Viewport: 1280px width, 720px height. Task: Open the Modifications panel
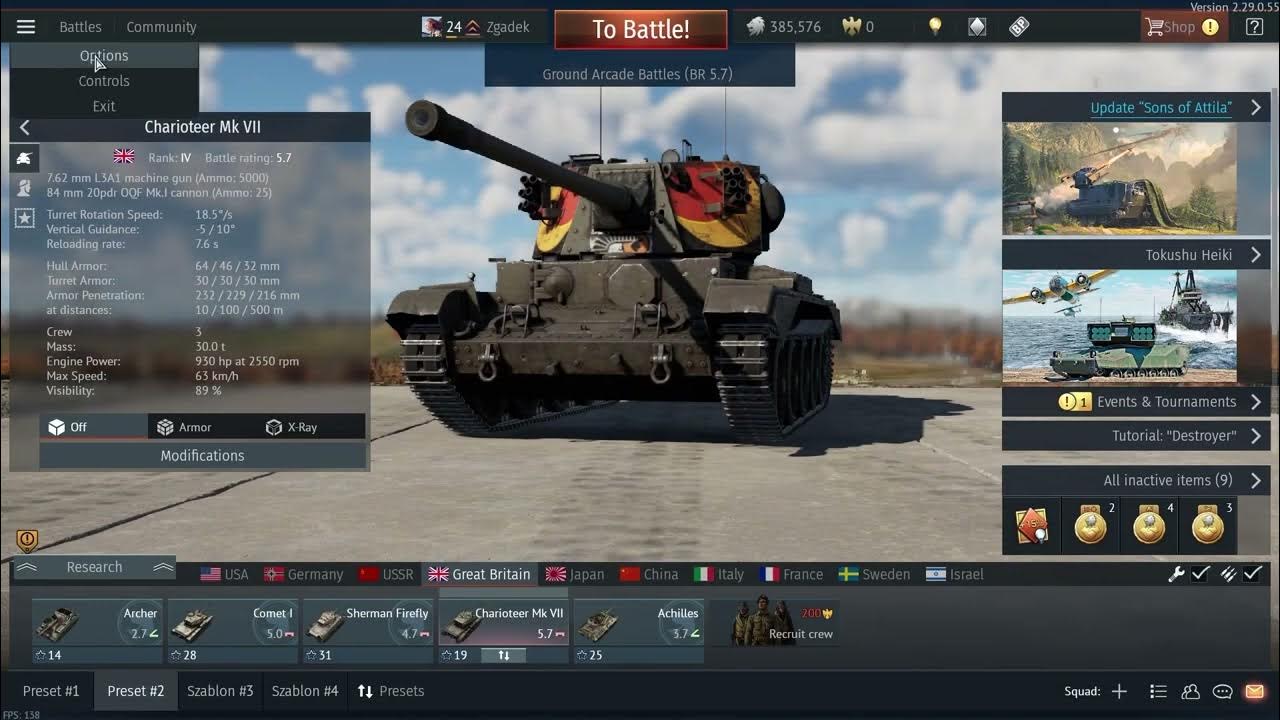click(202, 455)
